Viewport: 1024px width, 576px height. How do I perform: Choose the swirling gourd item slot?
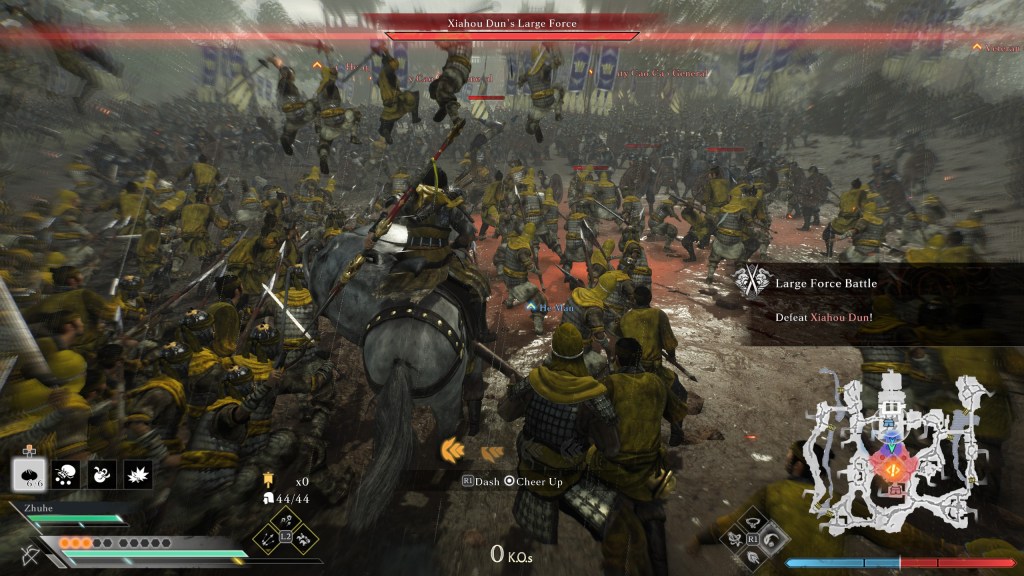(102, 474)
